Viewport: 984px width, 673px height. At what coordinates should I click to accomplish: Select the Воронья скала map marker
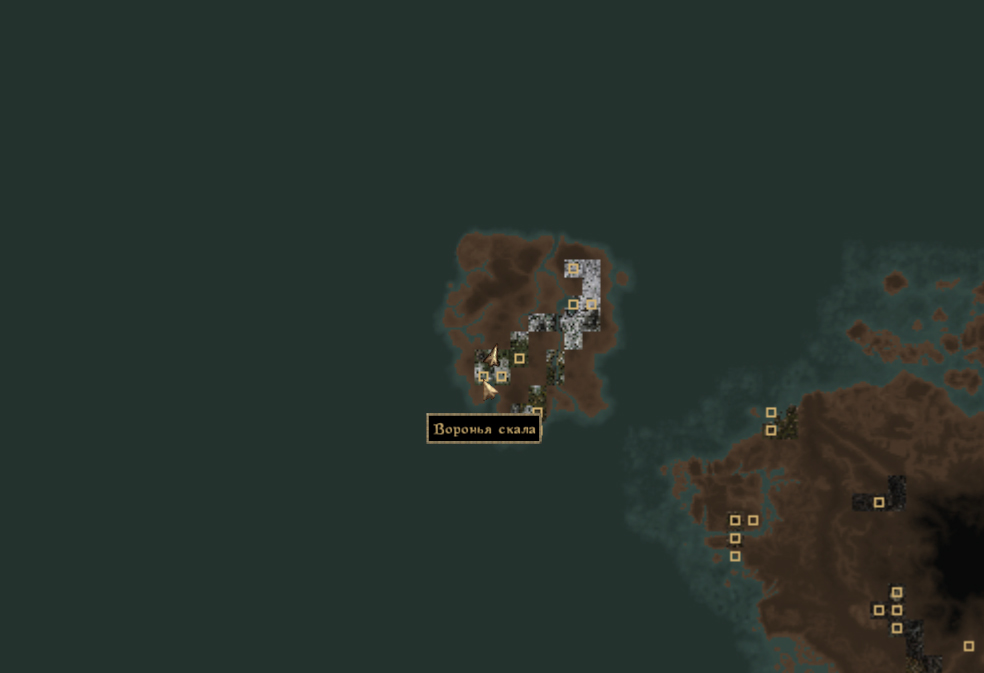484,376
